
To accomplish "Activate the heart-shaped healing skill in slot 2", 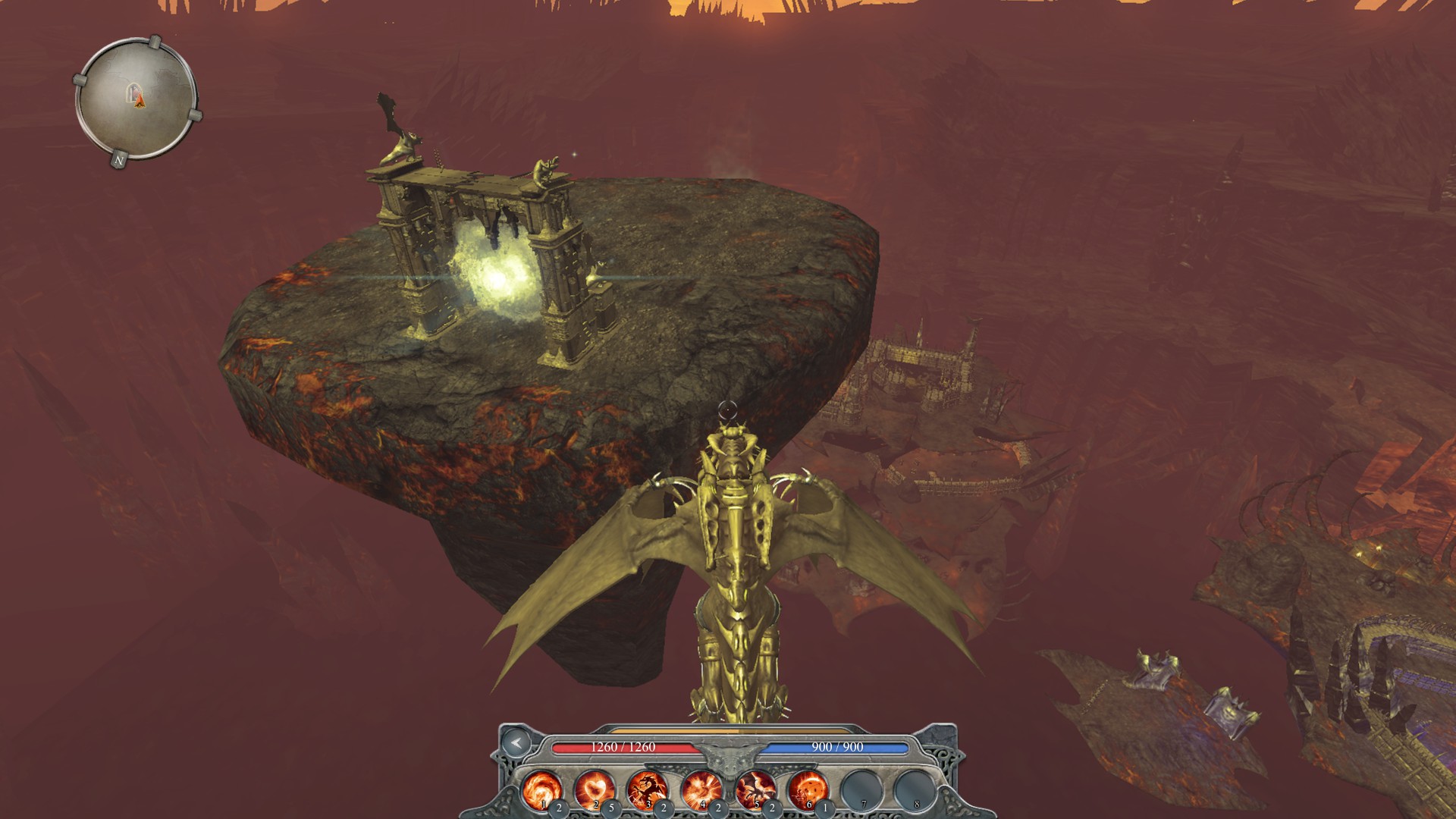I will tap(595, 791).
